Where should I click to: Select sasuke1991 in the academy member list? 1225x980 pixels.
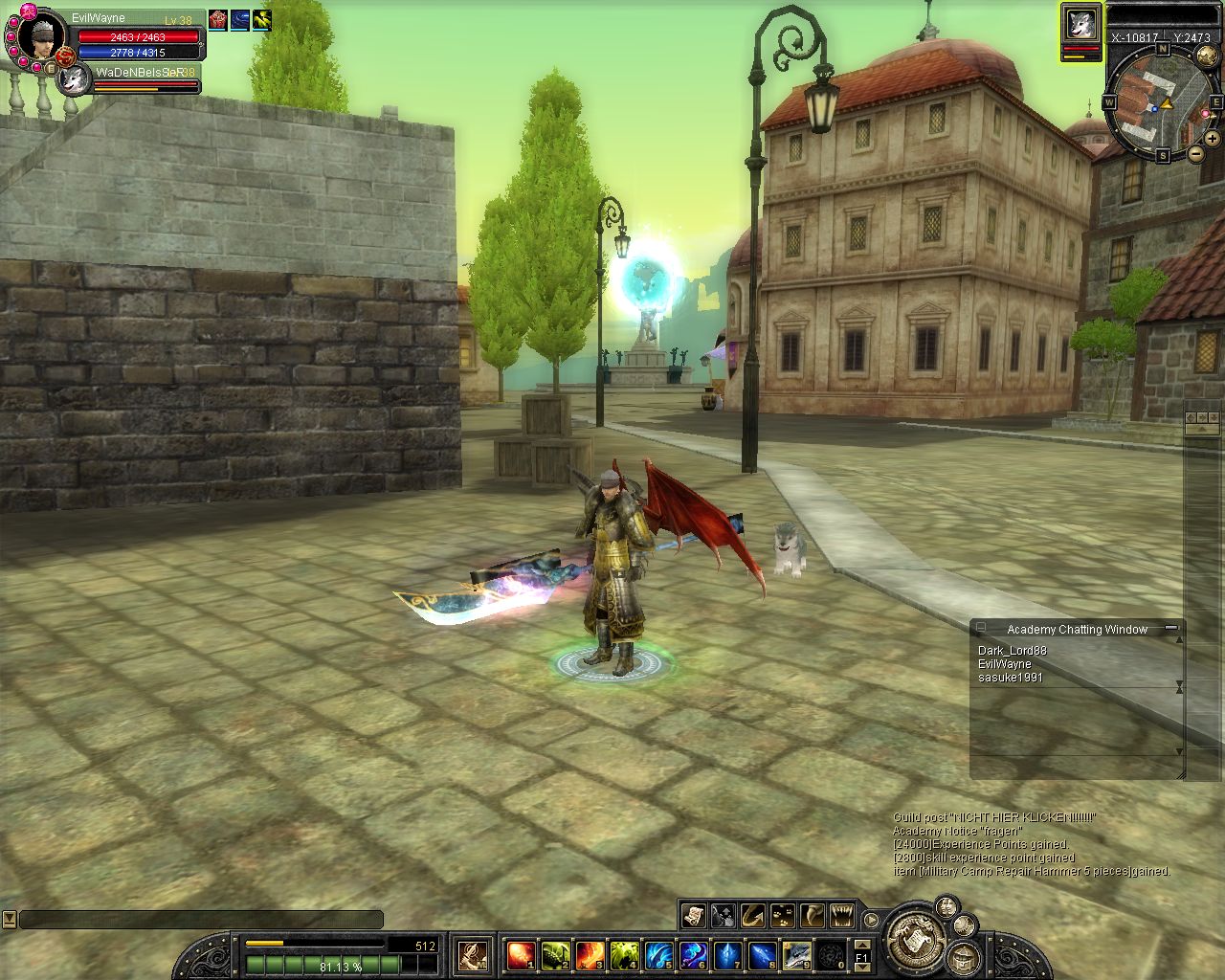(1010, 678)
